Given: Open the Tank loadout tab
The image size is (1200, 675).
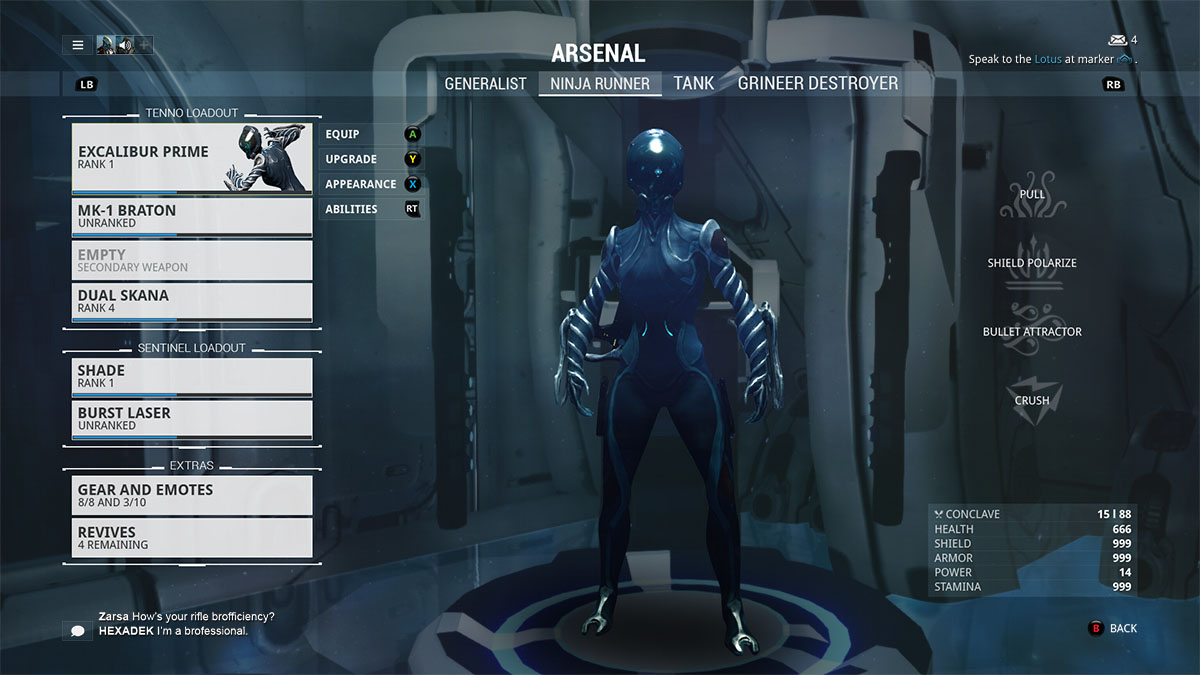Looking at the screenshot, I should tap(694, 84).
